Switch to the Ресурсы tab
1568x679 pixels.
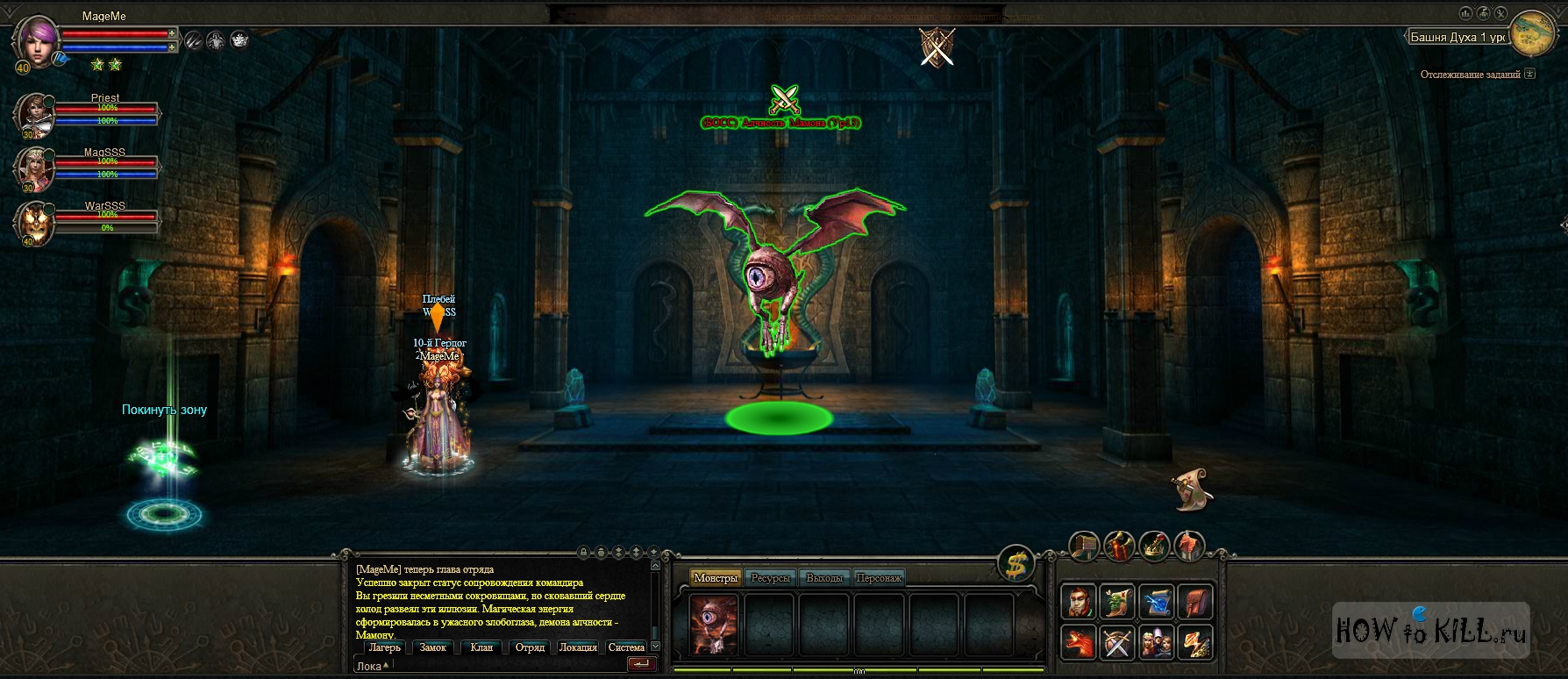pos(770,578)
